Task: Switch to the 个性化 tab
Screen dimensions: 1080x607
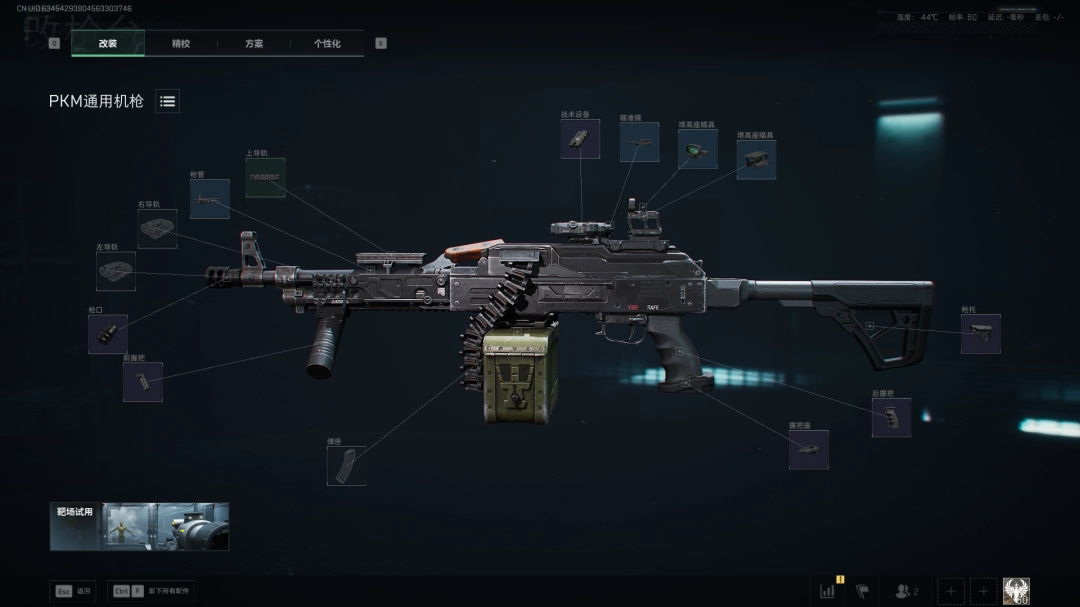Action: click(x=327, y=43)
